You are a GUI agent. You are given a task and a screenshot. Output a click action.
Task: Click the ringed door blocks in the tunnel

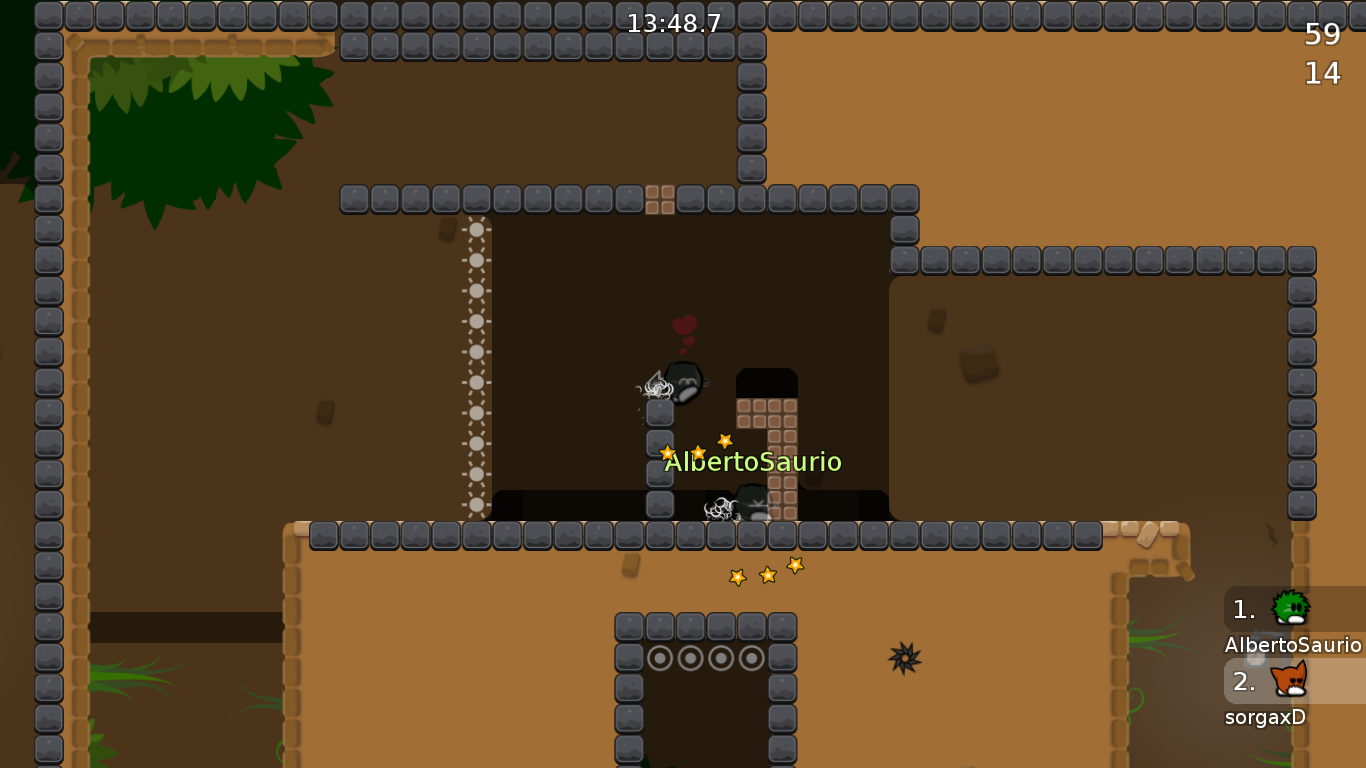point(706,659)
